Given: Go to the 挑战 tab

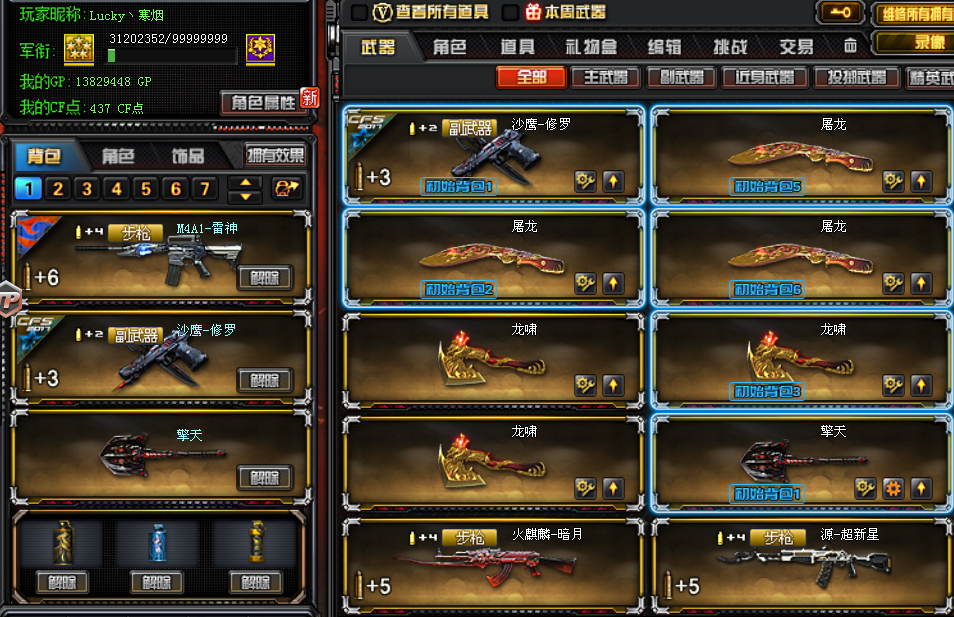Looking at the screenshot, I should tap(730, 47).
